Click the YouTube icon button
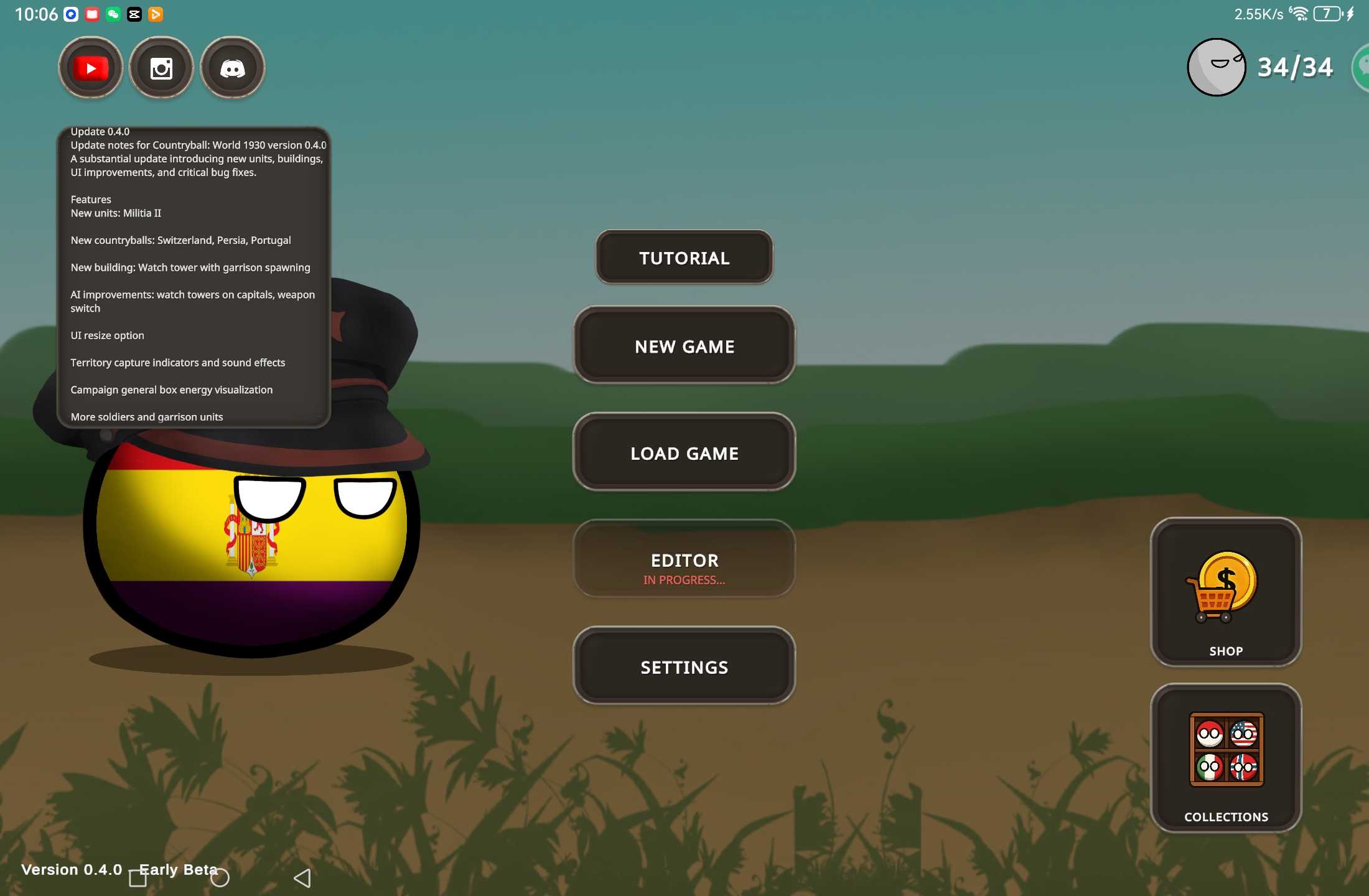The width and height of the screenshot is (1369, 896). point(91,68)
